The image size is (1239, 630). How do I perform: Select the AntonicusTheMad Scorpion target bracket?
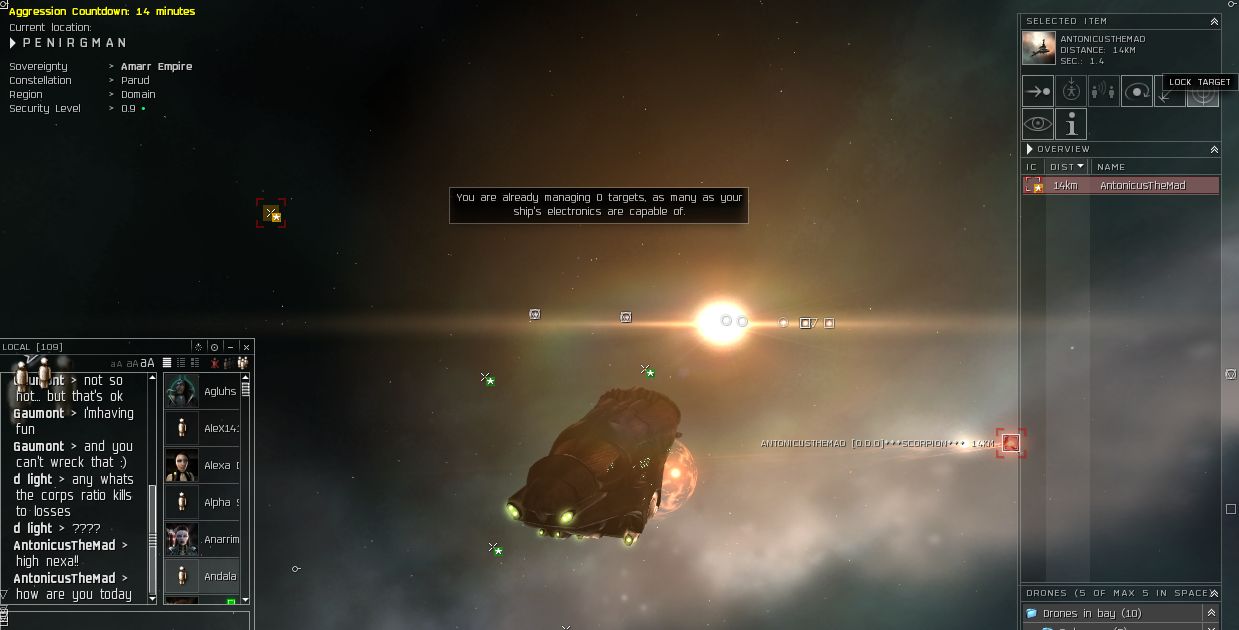pos(1011,443)
